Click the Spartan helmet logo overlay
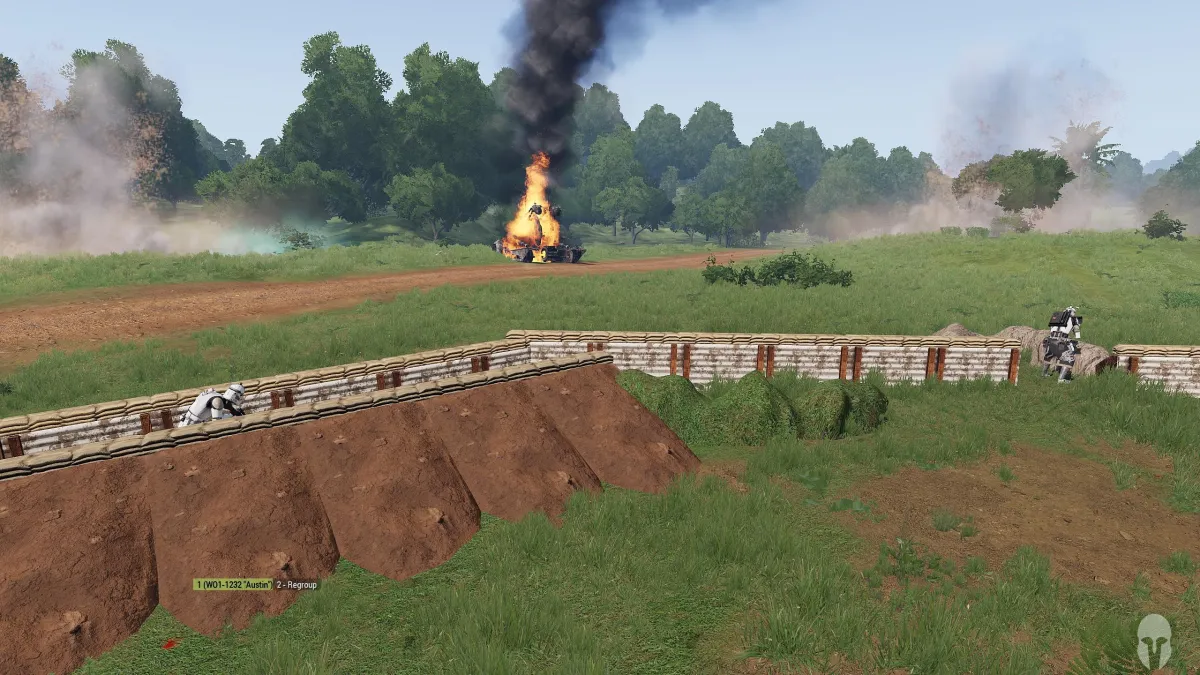The width and height of the screenshot is (1200, 675). click(x=1153, y=640)
